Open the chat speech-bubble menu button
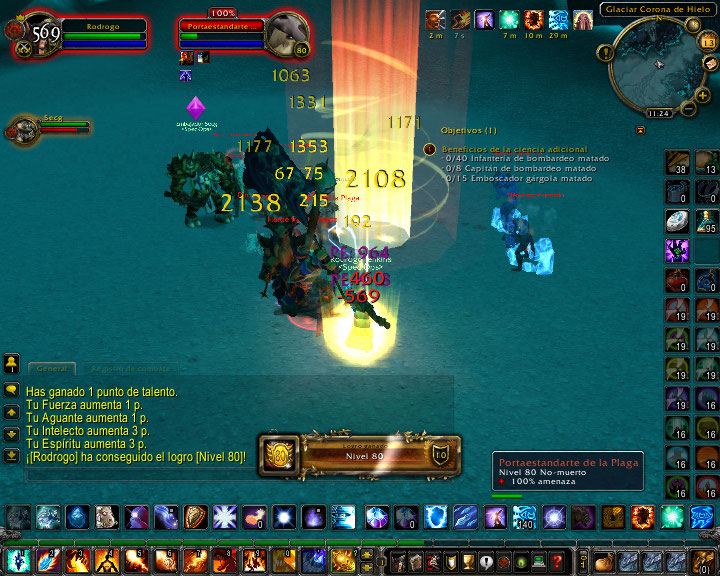 [x=11, y=390]
